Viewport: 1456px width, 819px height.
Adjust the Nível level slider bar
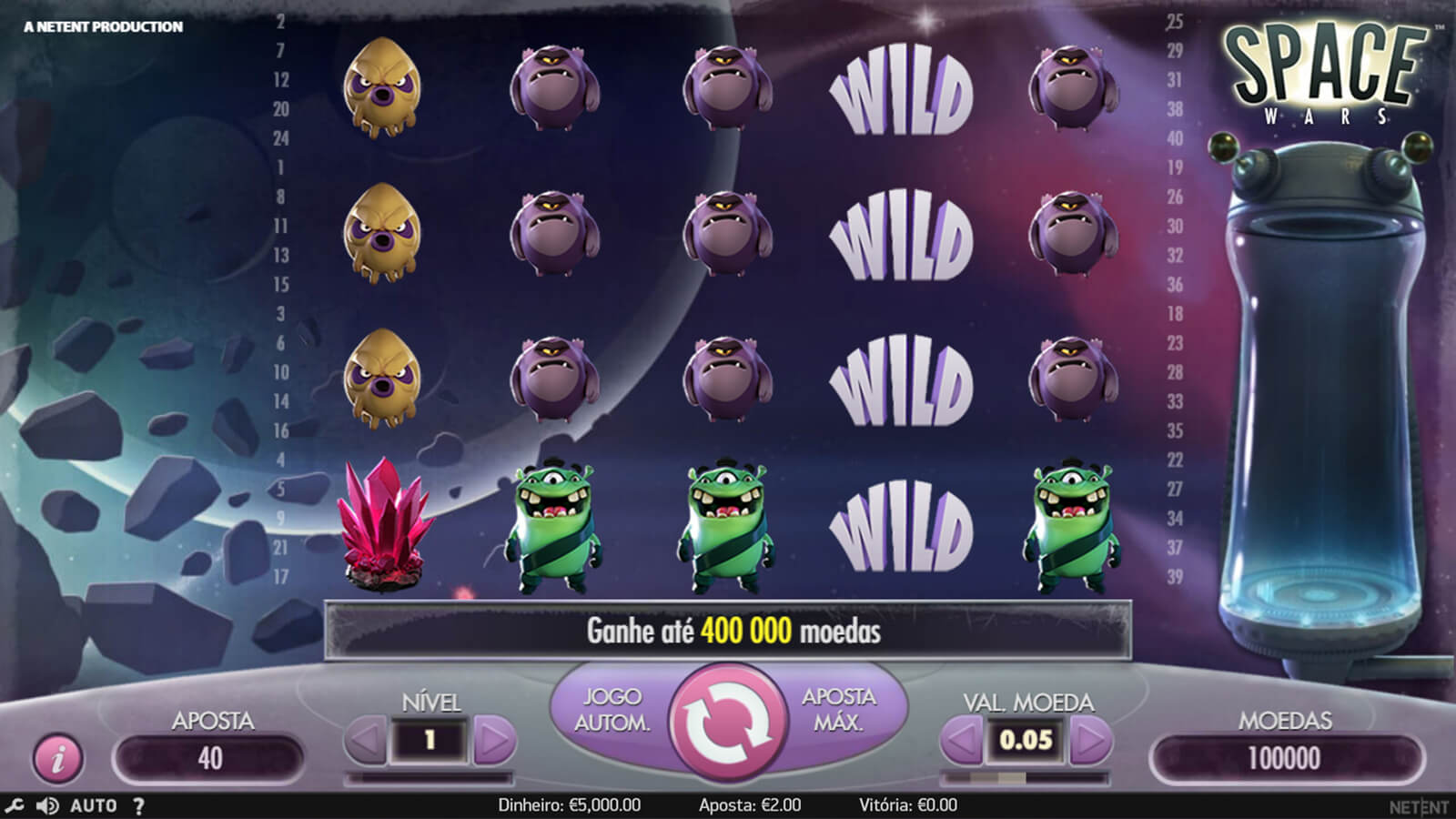pyautogui.click(x=430, y=778)
